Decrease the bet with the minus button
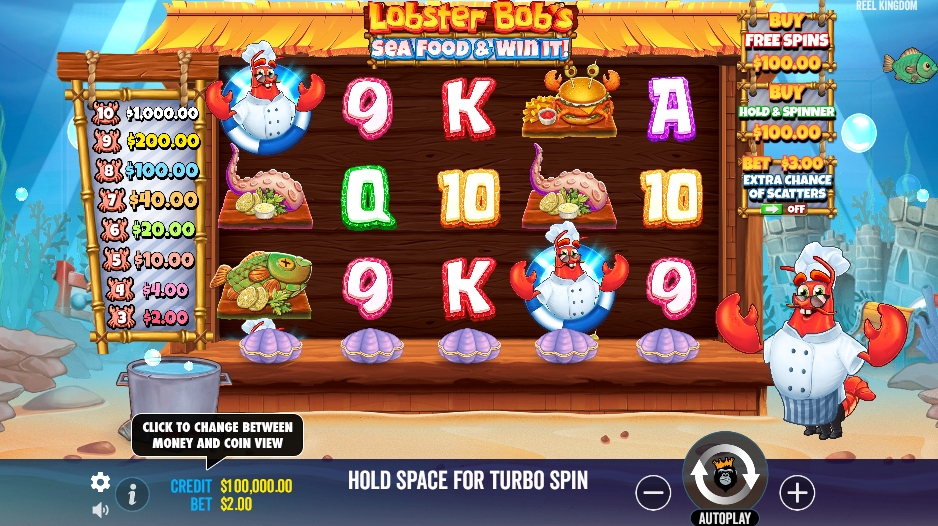Screen dimensions: 938x526 tap(653, 492)
